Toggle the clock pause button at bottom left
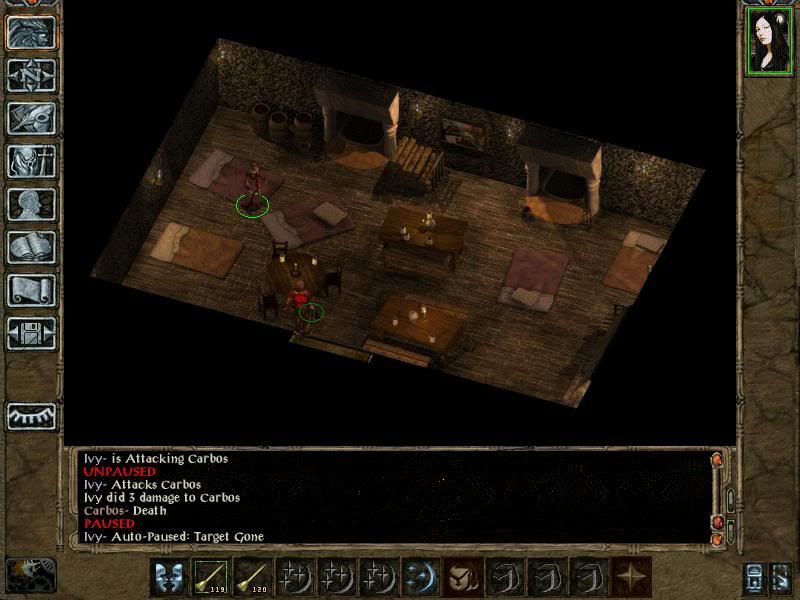800x600 pixels. 30,575
